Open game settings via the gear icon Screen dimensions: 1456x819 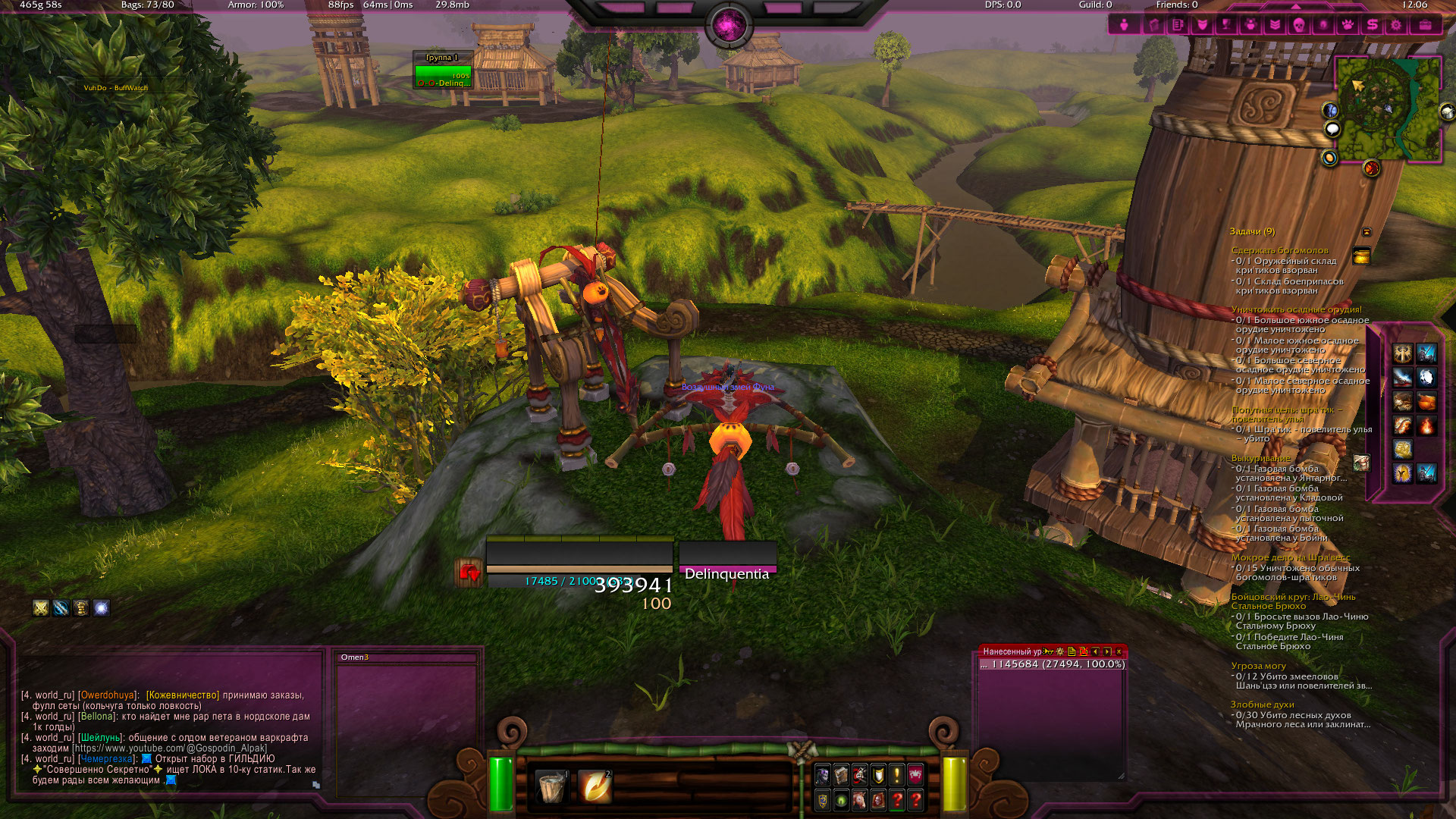pos(1395,25)
